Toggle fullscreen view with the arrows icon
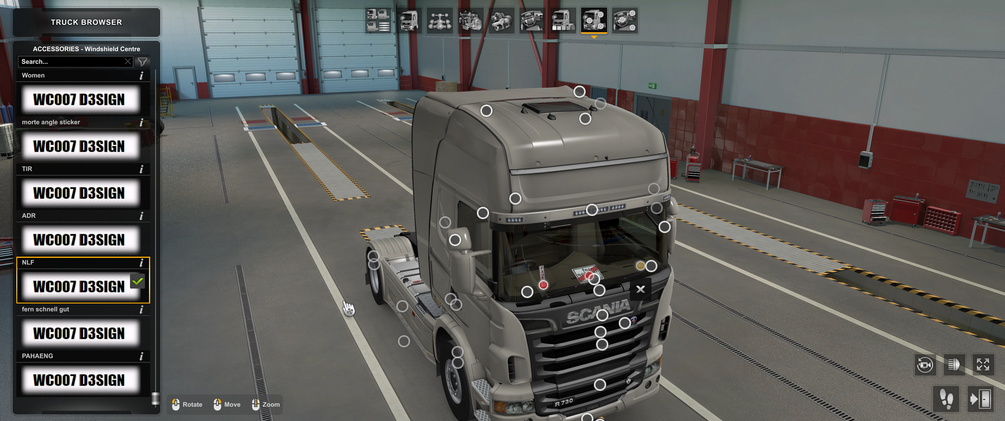The width and height of the screenshot is (1005, 421). 983,365
